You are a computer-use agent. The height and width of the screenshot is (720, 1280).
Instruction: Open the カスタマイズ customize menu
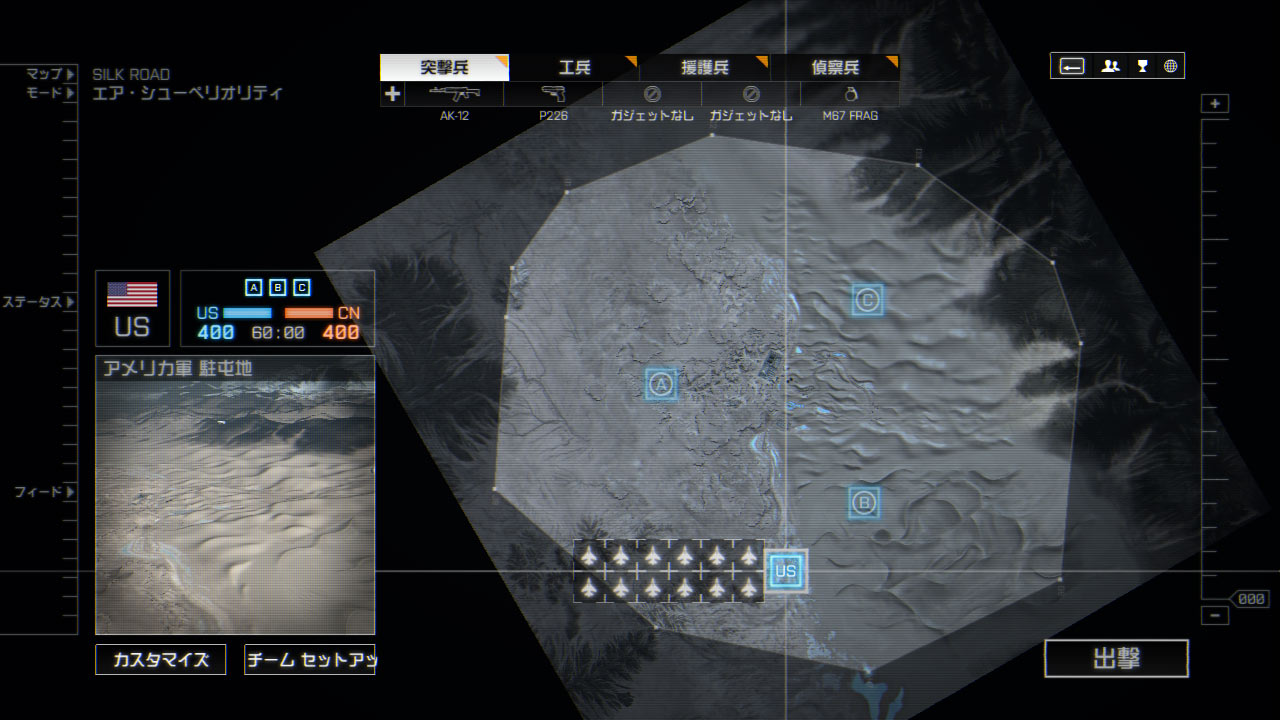point(161,660)
